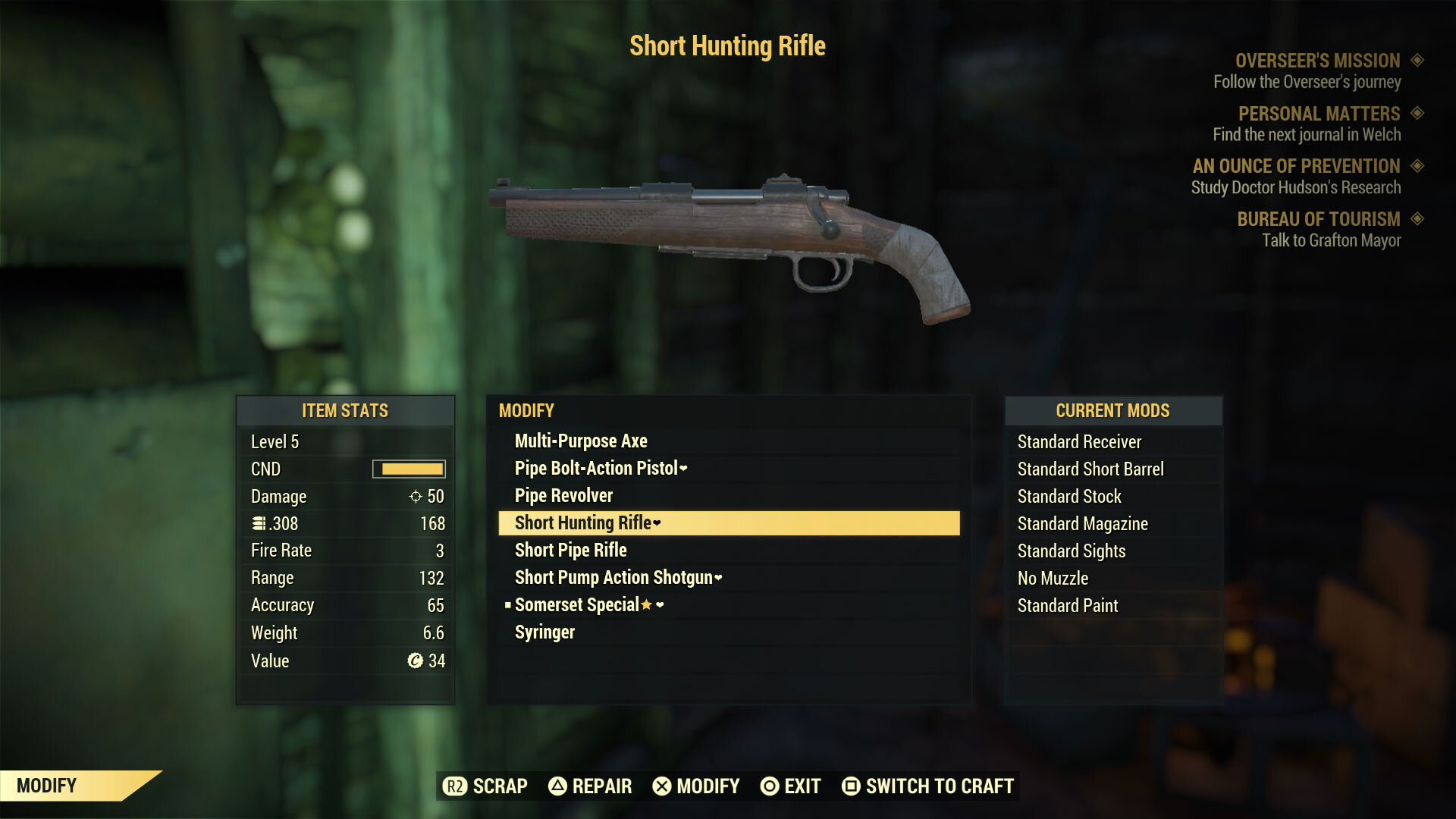Choose the starred Somerset Special weapon

577,605
